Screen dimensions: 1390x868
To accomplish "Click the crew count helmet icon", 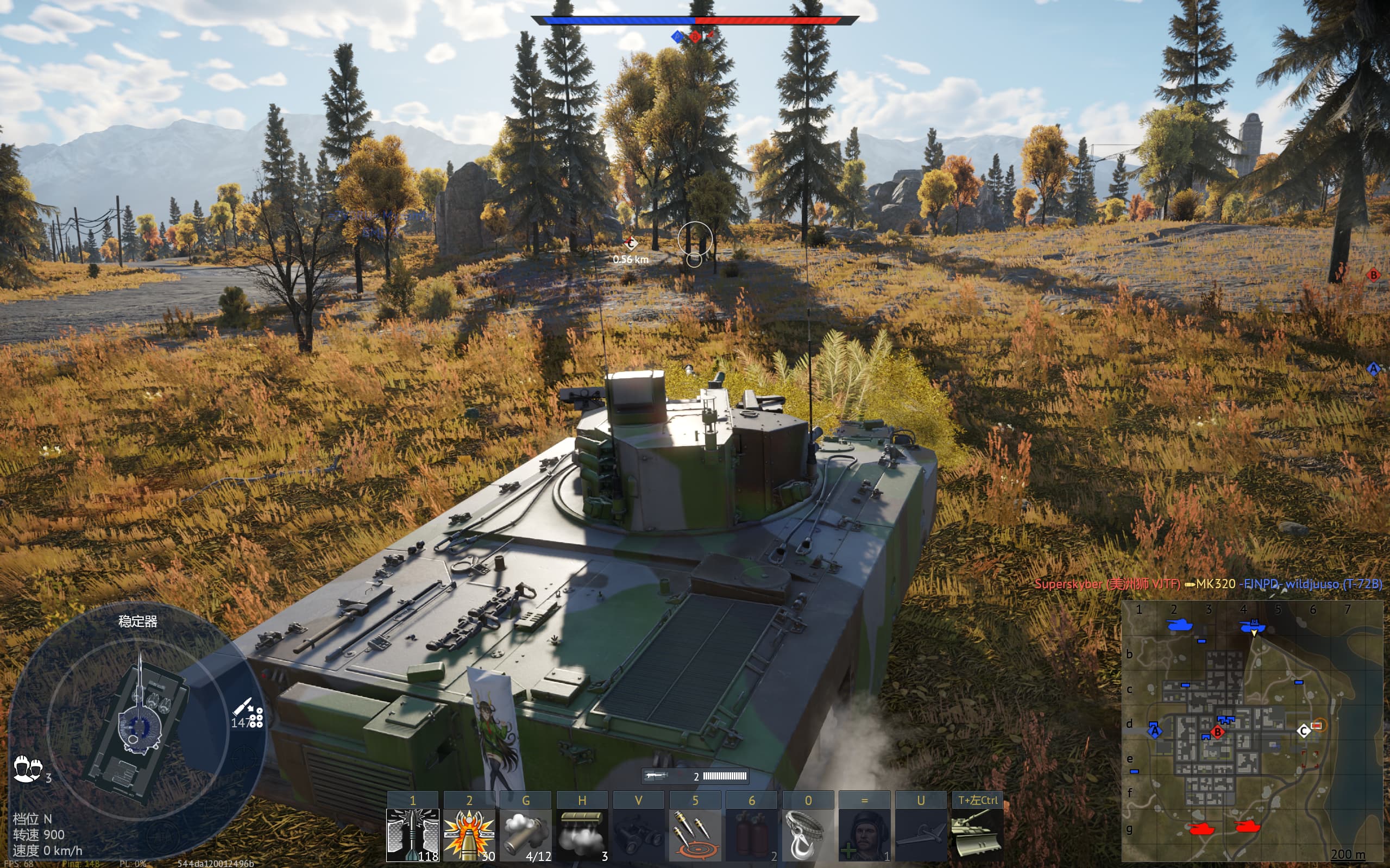I will [x=27, y=768].
